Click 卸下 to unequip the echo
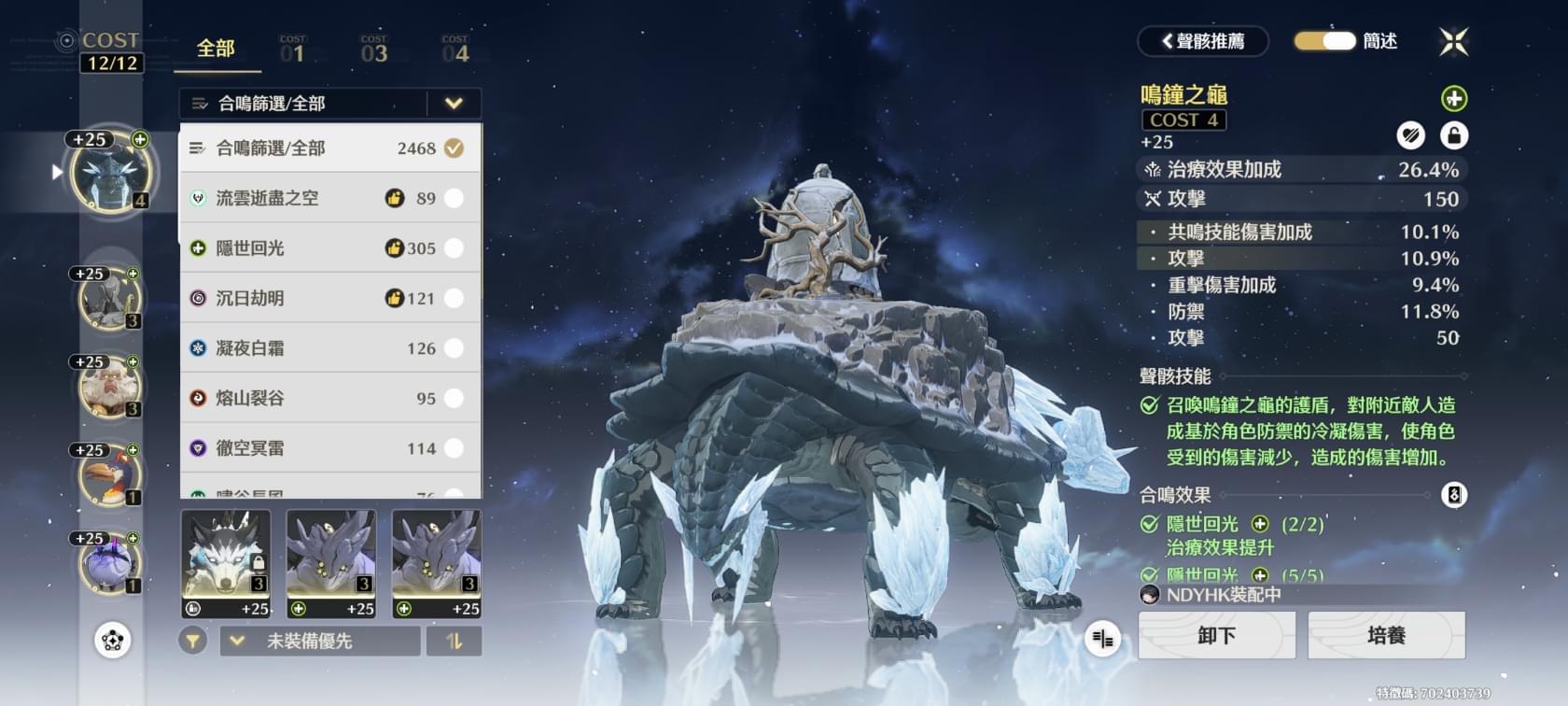Viewport: 1568px width, 706px height. (1216, 636)
